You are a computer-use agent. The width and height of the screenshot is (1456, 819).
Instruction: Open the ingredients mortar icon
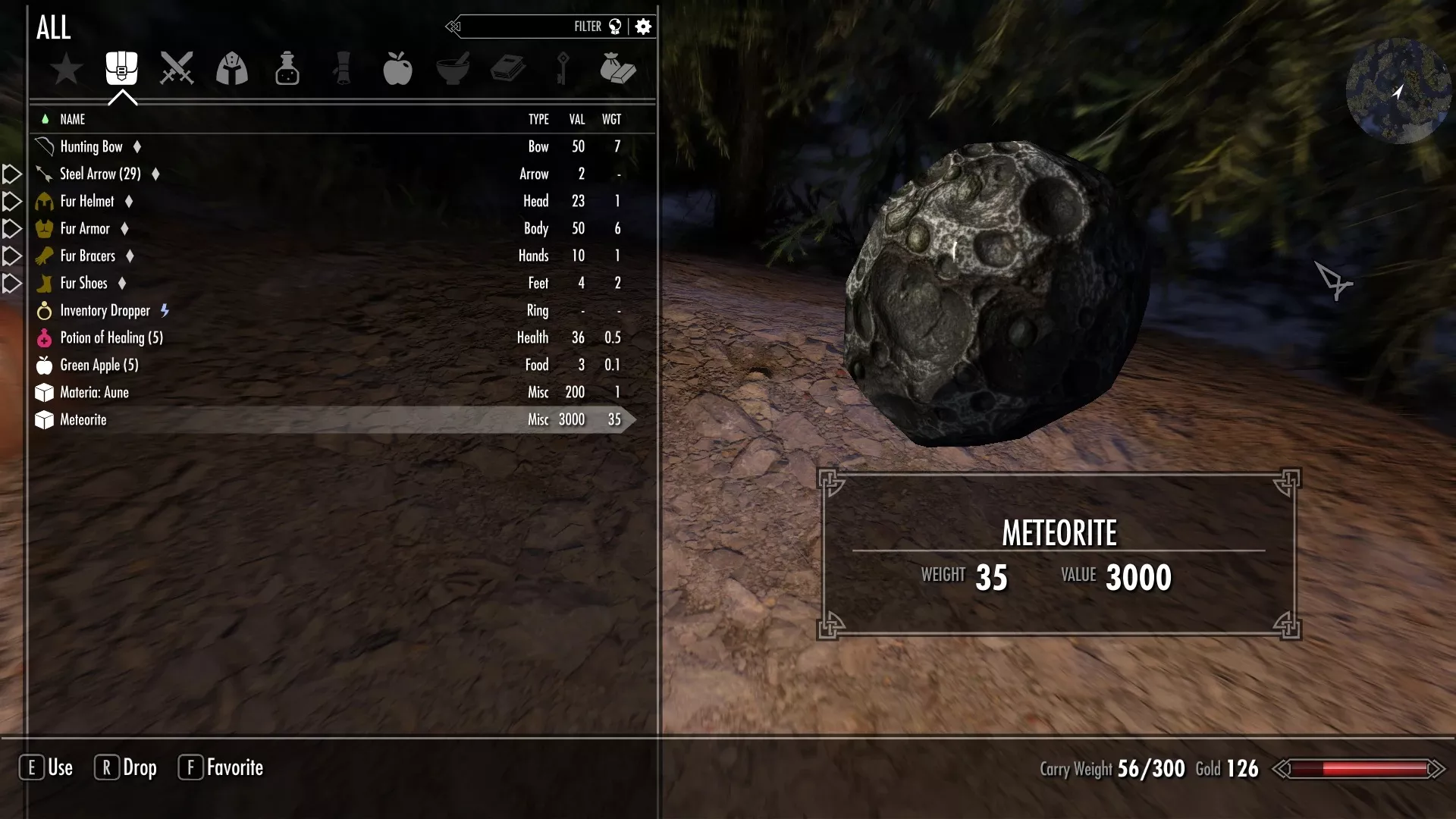tap(453, 68)
